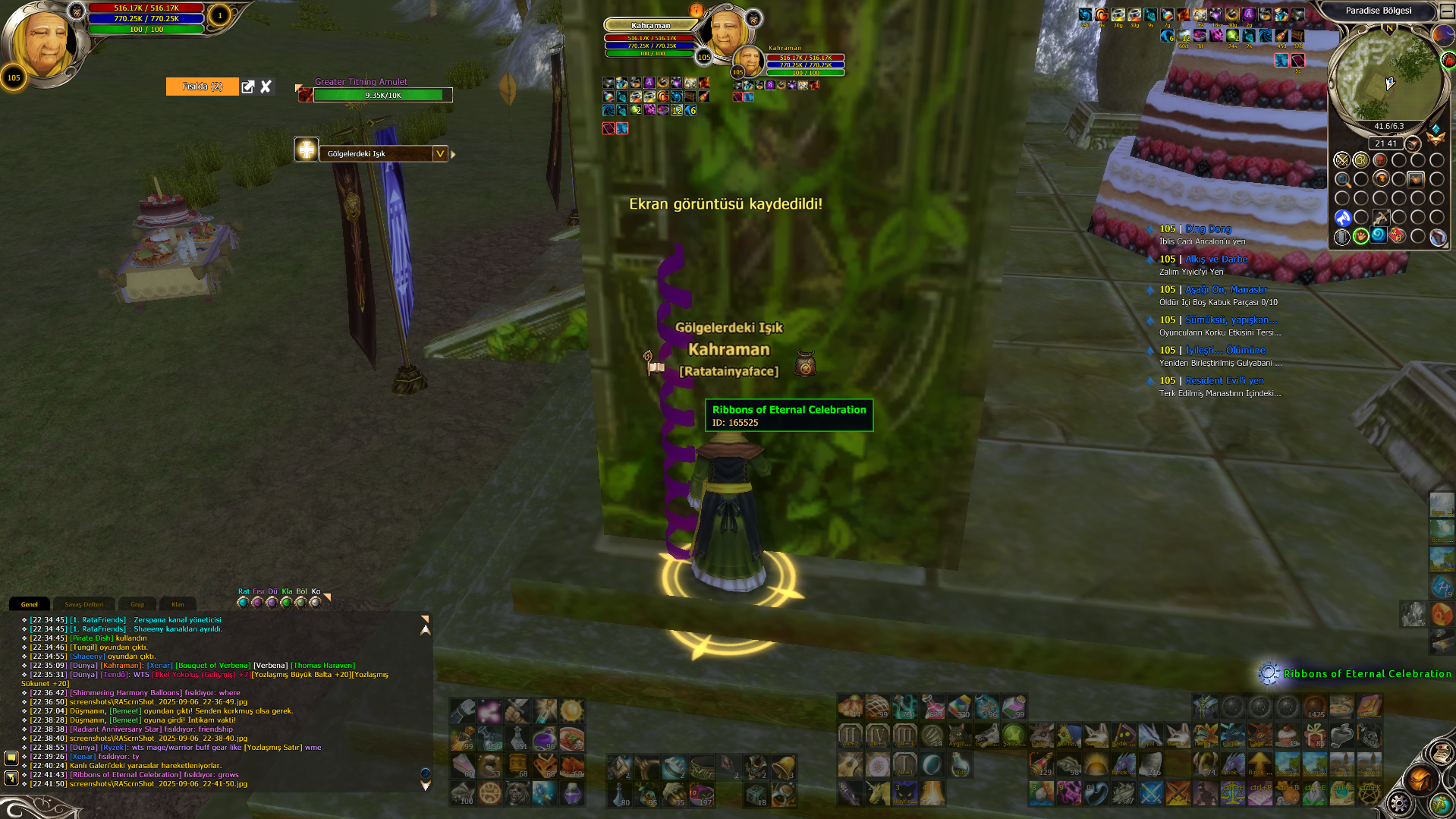Select the Resident Evil'i yen quest
Viewport: 1456px width, 819px height.
[x=1224, y=380]
